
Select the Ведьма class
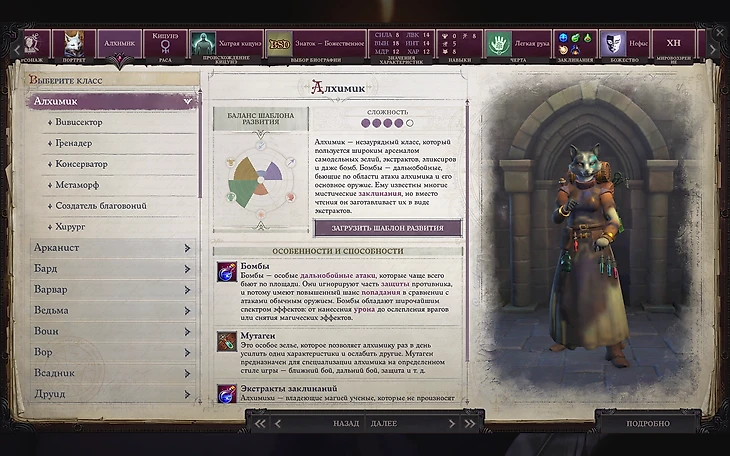110,310
